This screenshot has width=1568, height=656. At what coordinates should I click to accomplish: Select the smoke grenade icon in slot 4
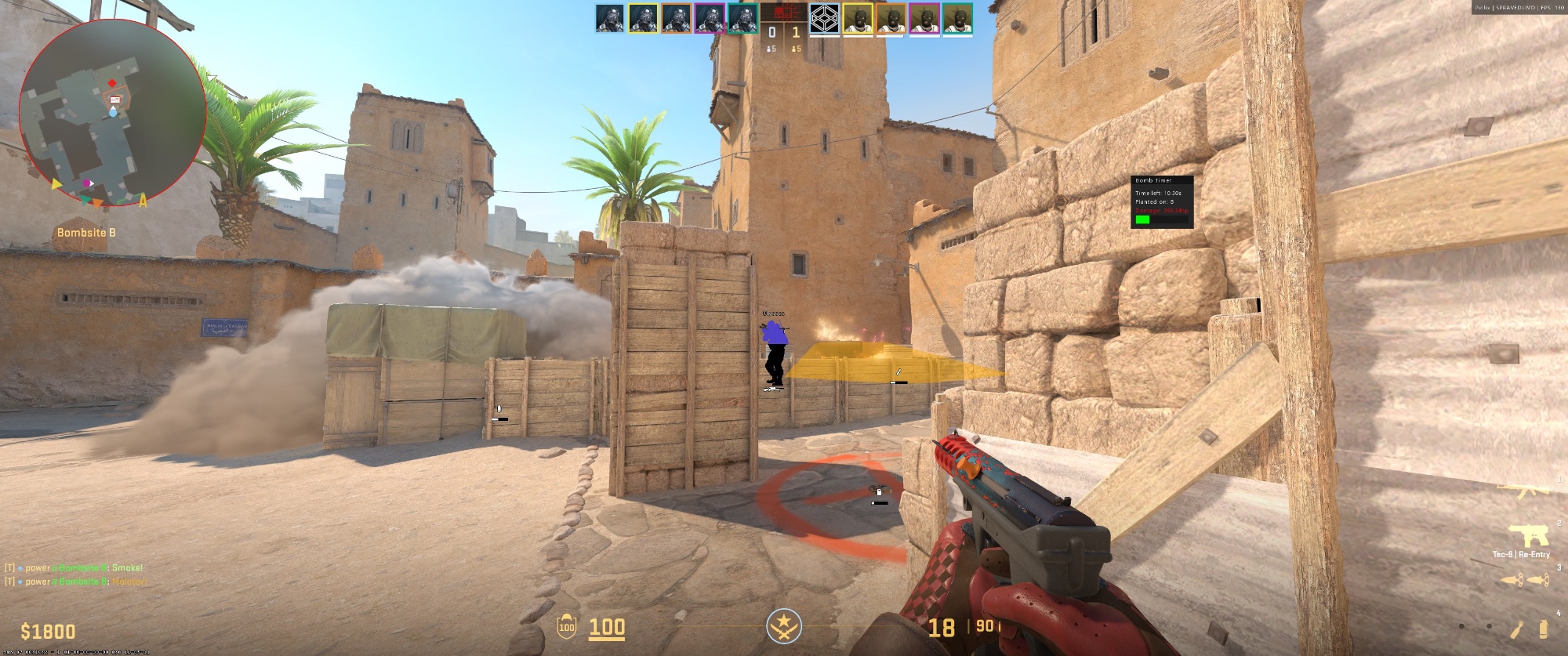[x=1543, y=629]
